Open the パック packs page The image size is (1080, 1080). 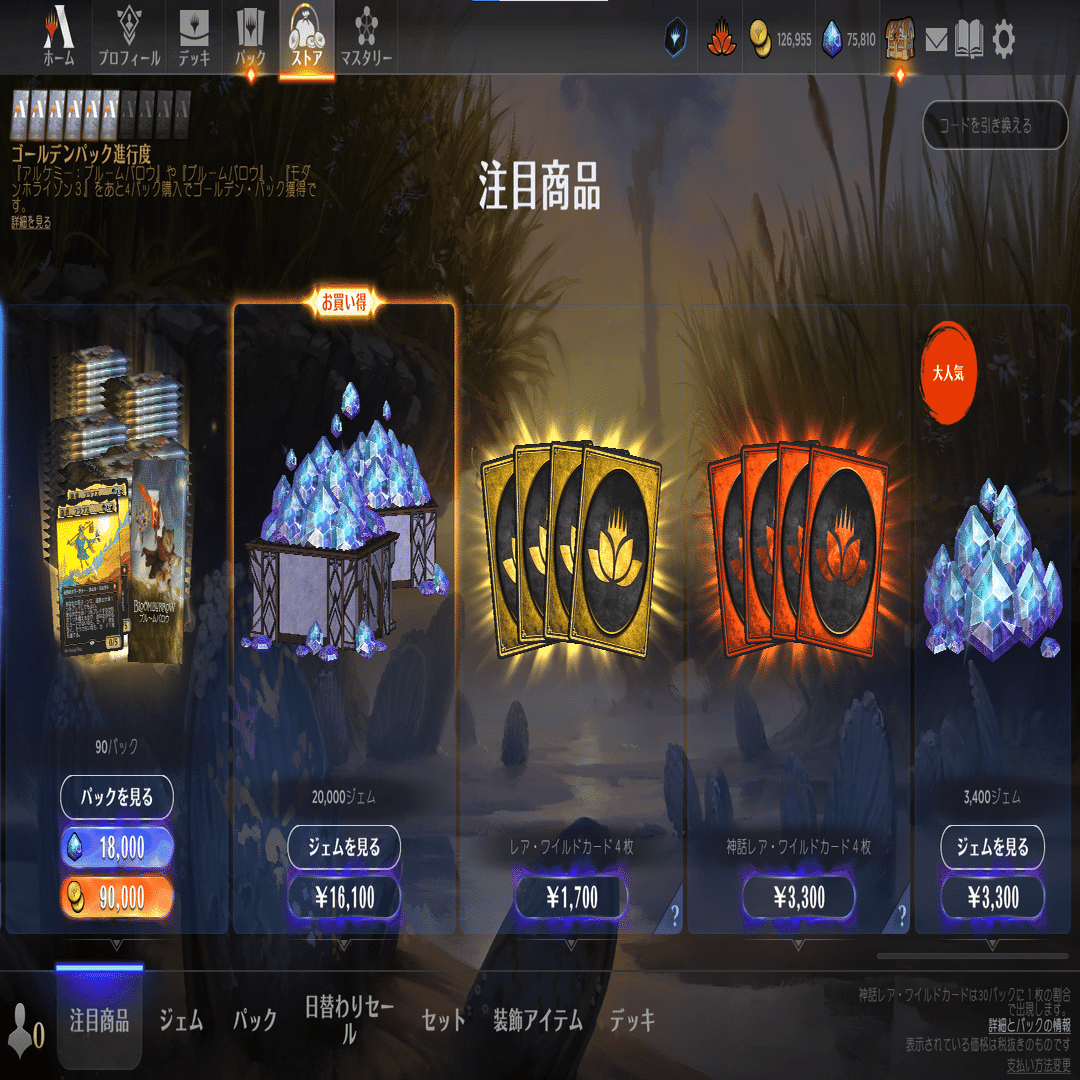(x=250, y=38)
